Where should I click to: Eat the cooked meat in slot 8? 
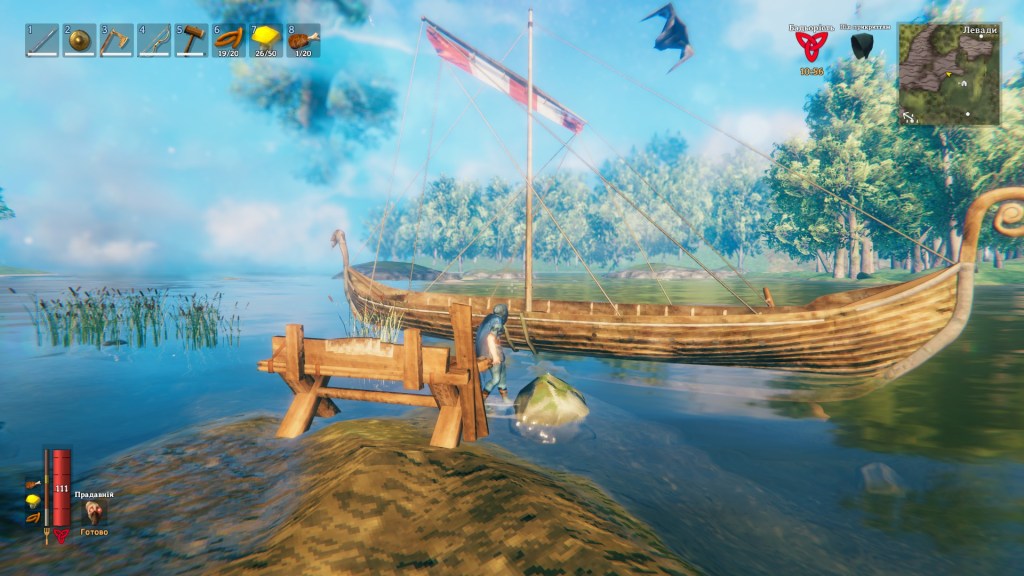click(x=303, y=40)
